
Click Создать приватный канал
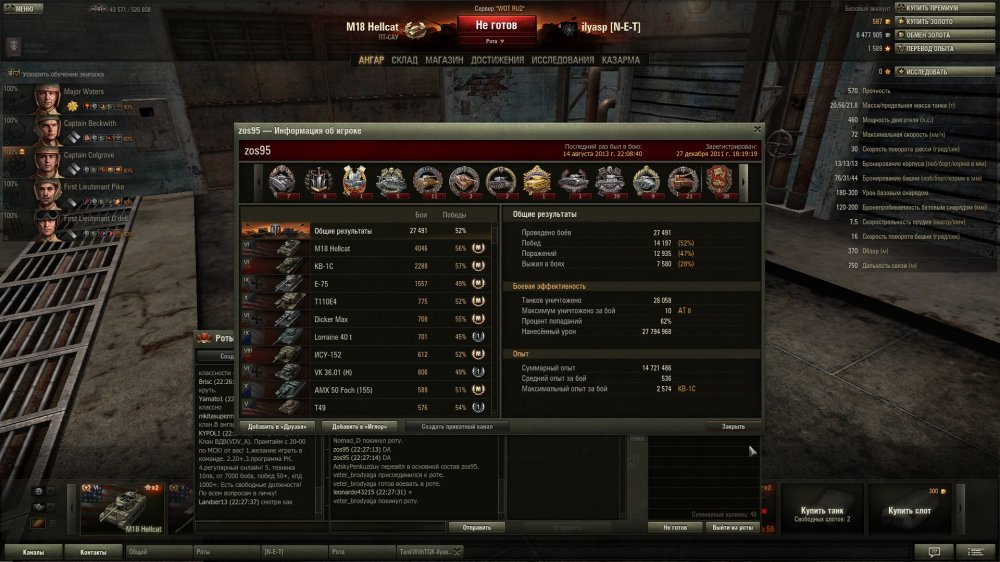[x=457, y=426]
